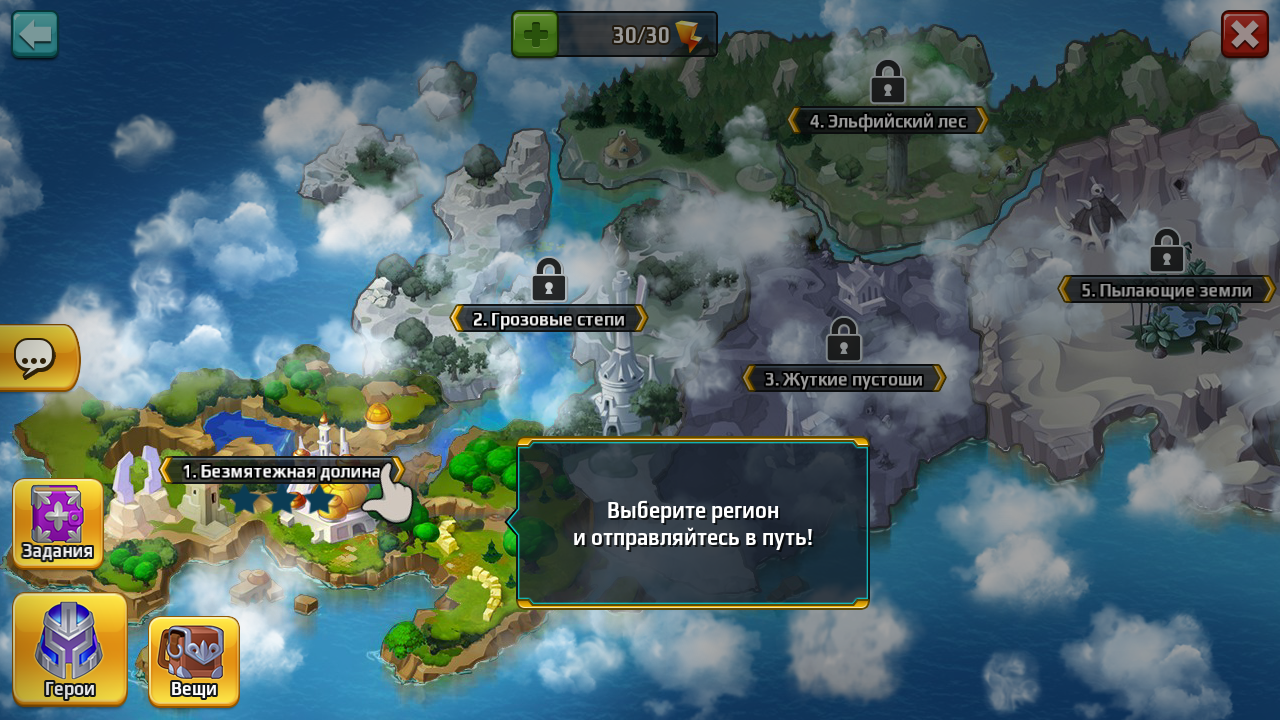
Task: Choose locked region 5. Пылающие земли
Action: tap(1166, 290)
